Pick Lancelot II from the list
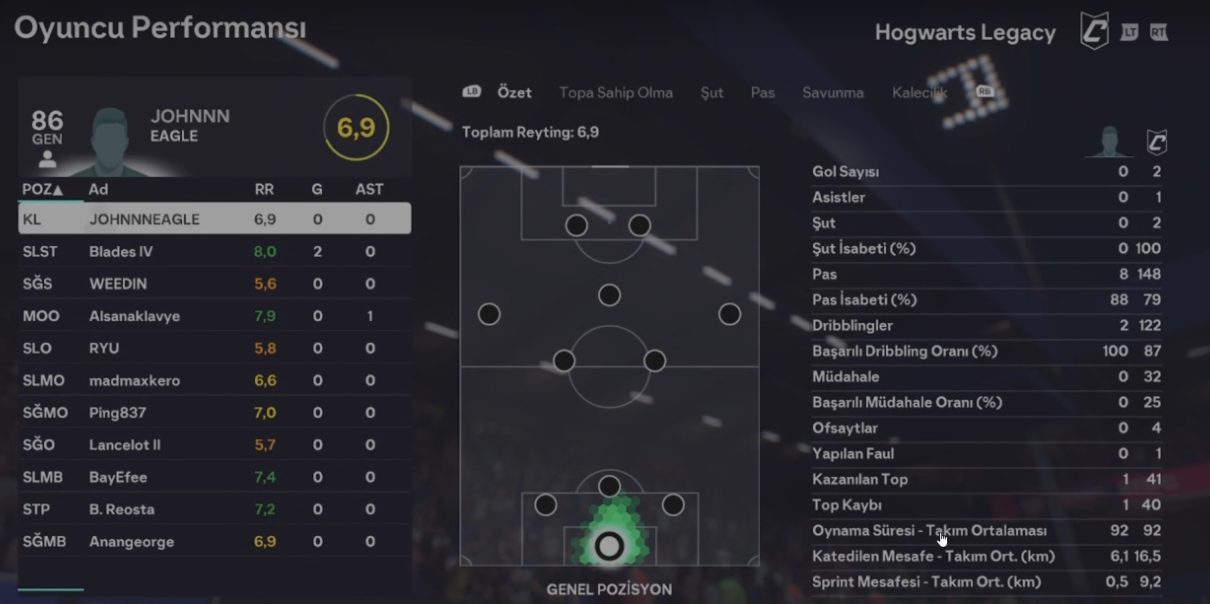 [214, 445]
